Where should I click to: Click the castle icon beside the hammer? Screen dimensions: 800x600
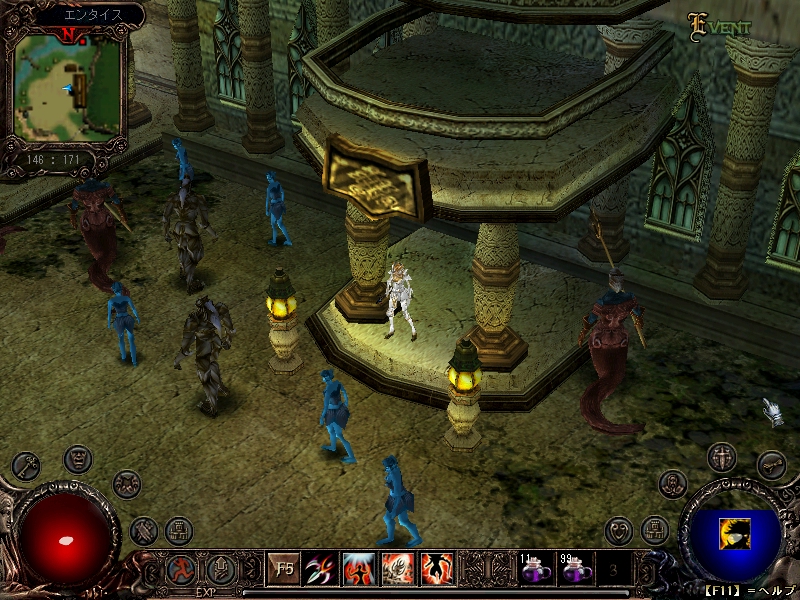(x=179, y=529)
